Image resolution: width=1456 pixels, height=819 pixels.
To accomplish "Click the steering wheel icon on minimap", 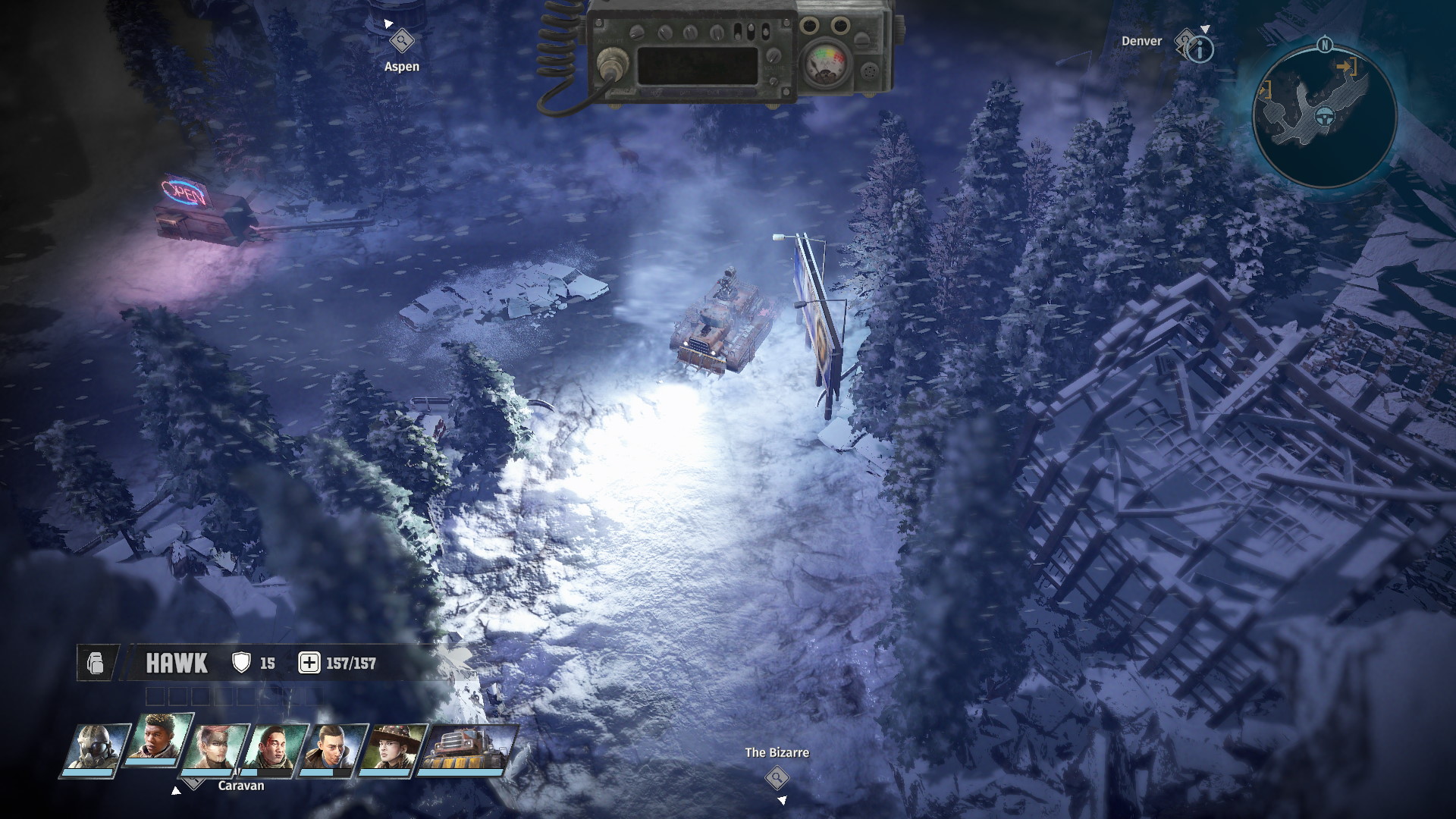I will (x=1325, y=118).
